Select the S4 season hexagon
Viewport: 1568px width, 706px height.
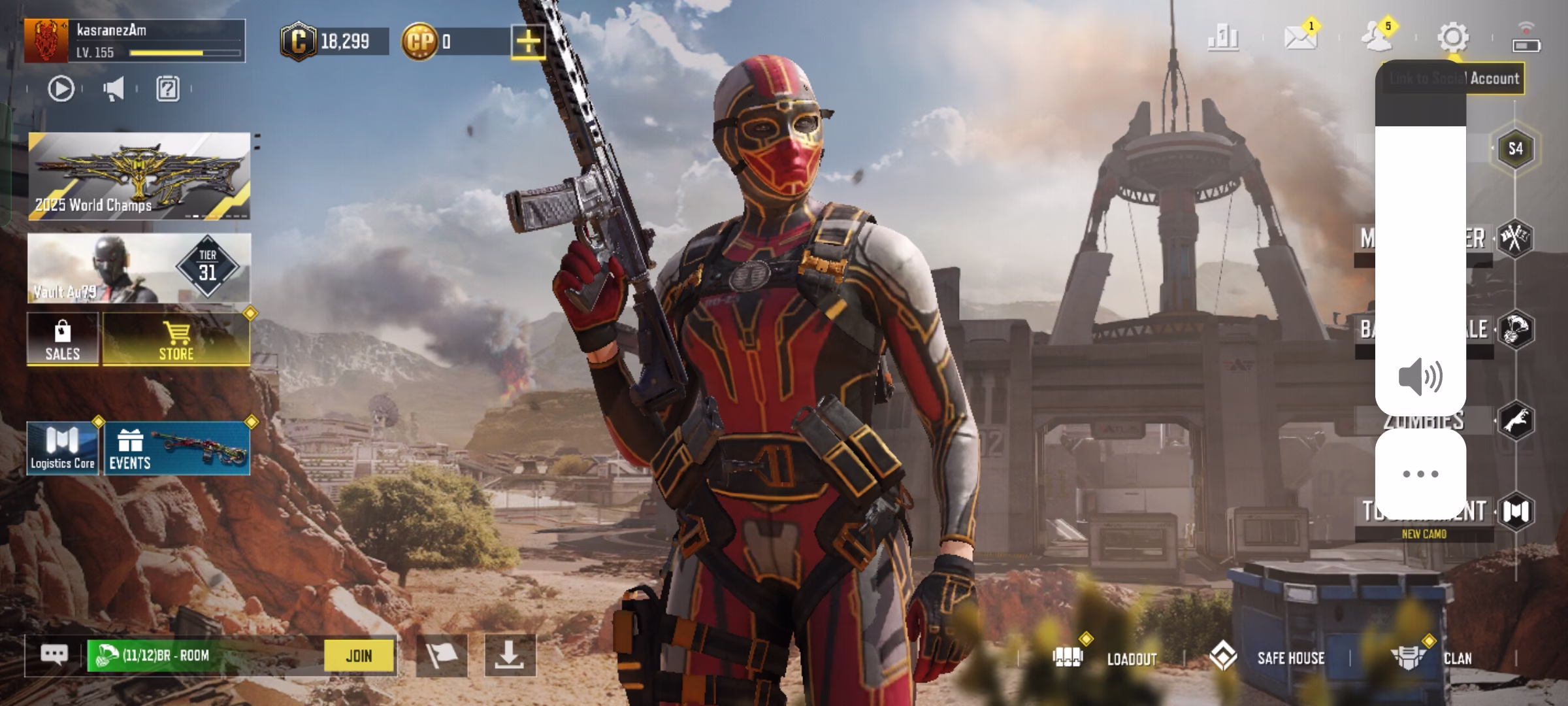(x=1515, y=148)
